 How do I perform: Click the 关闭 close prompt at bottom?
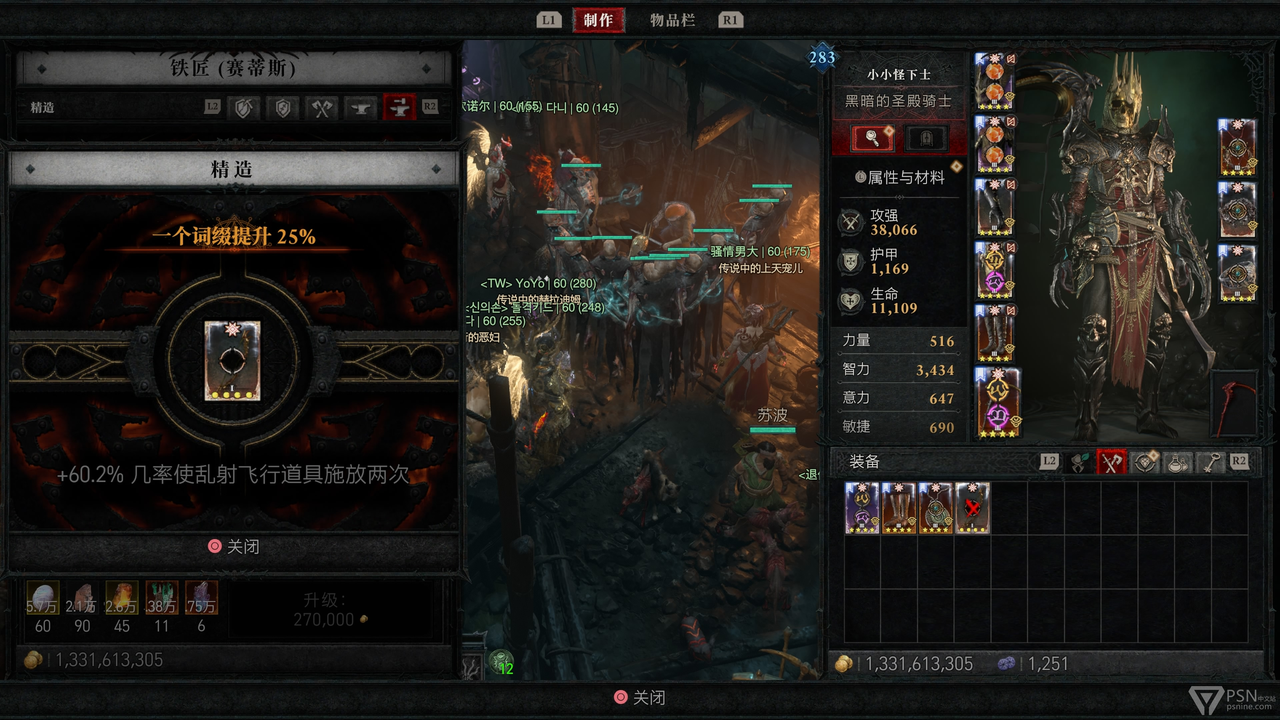[x=639, y=698]
